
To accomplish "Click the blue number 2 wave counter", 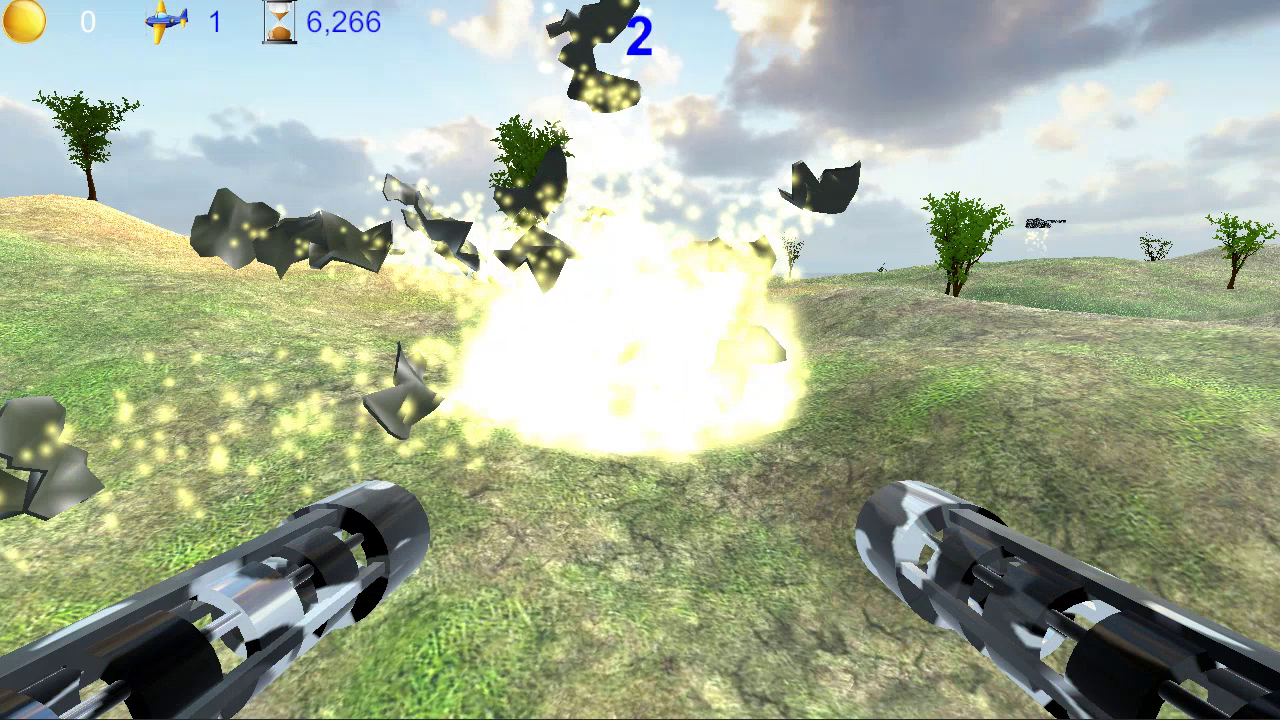I will 638,36.
